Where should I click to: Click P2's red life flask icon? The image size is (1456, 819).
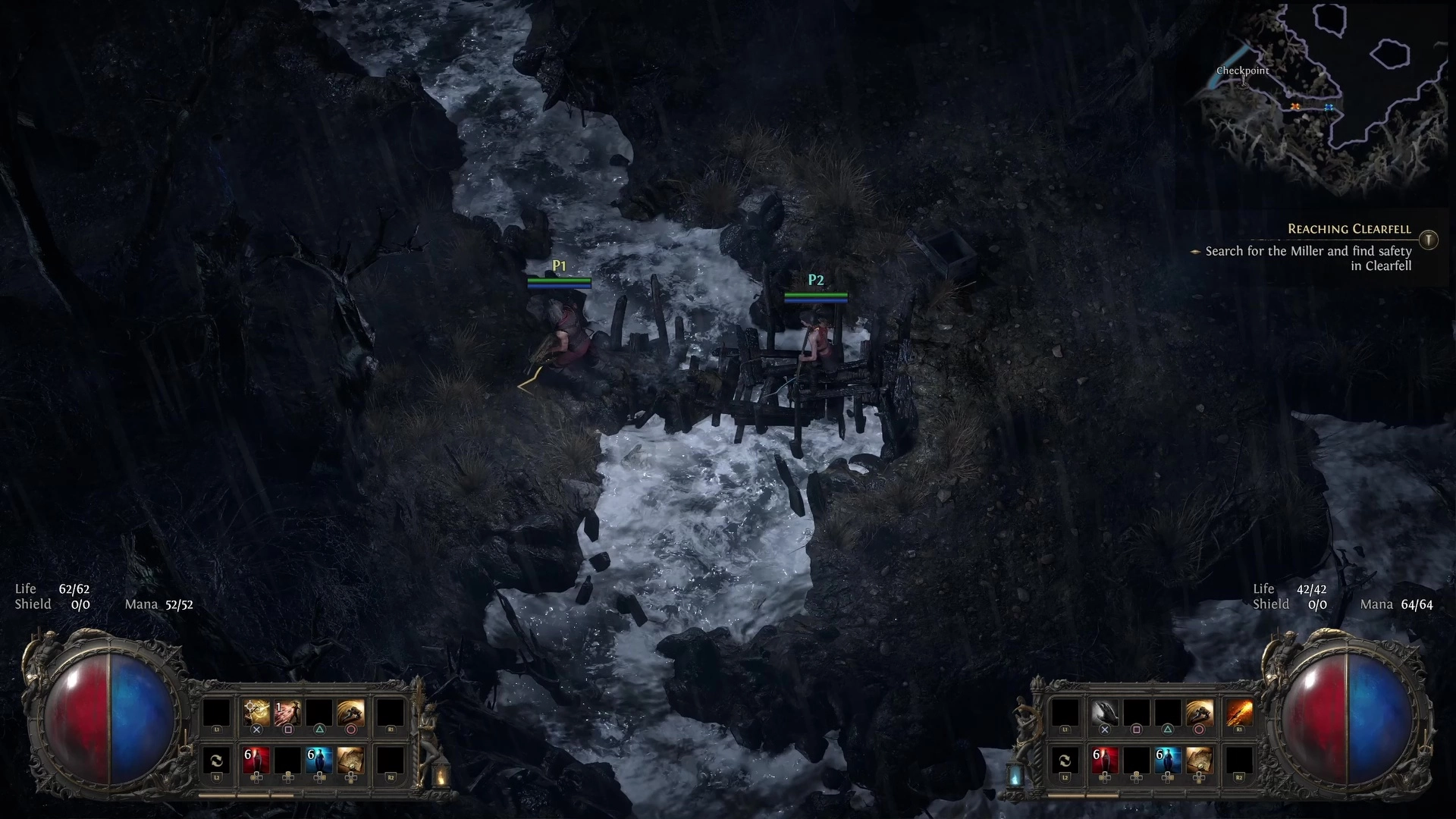pyautogui.click(x=1106, y=758)
